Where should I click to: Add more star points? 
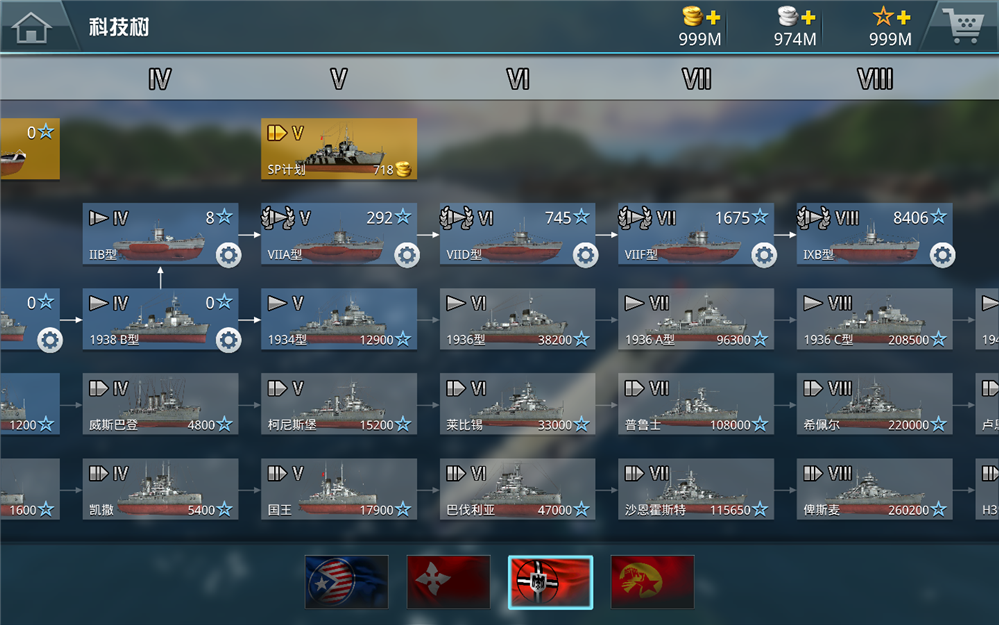pyautogui.click(x=902, y=18)
